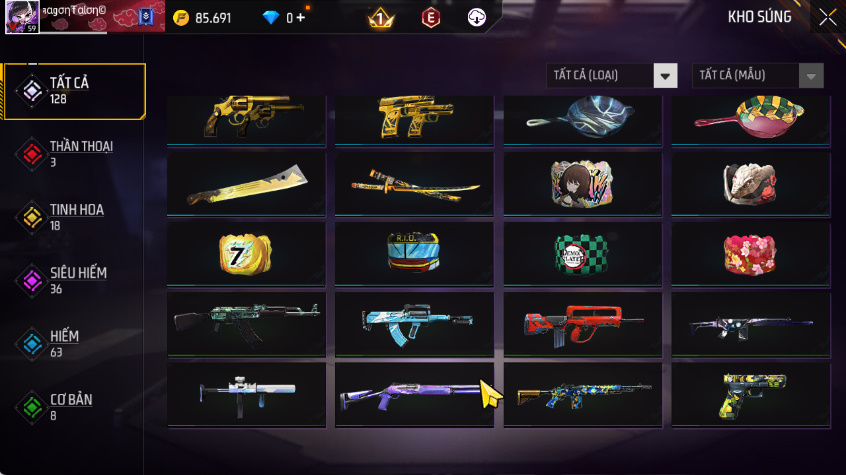Select the red and blue FAMAS skin

click(582, 322)
